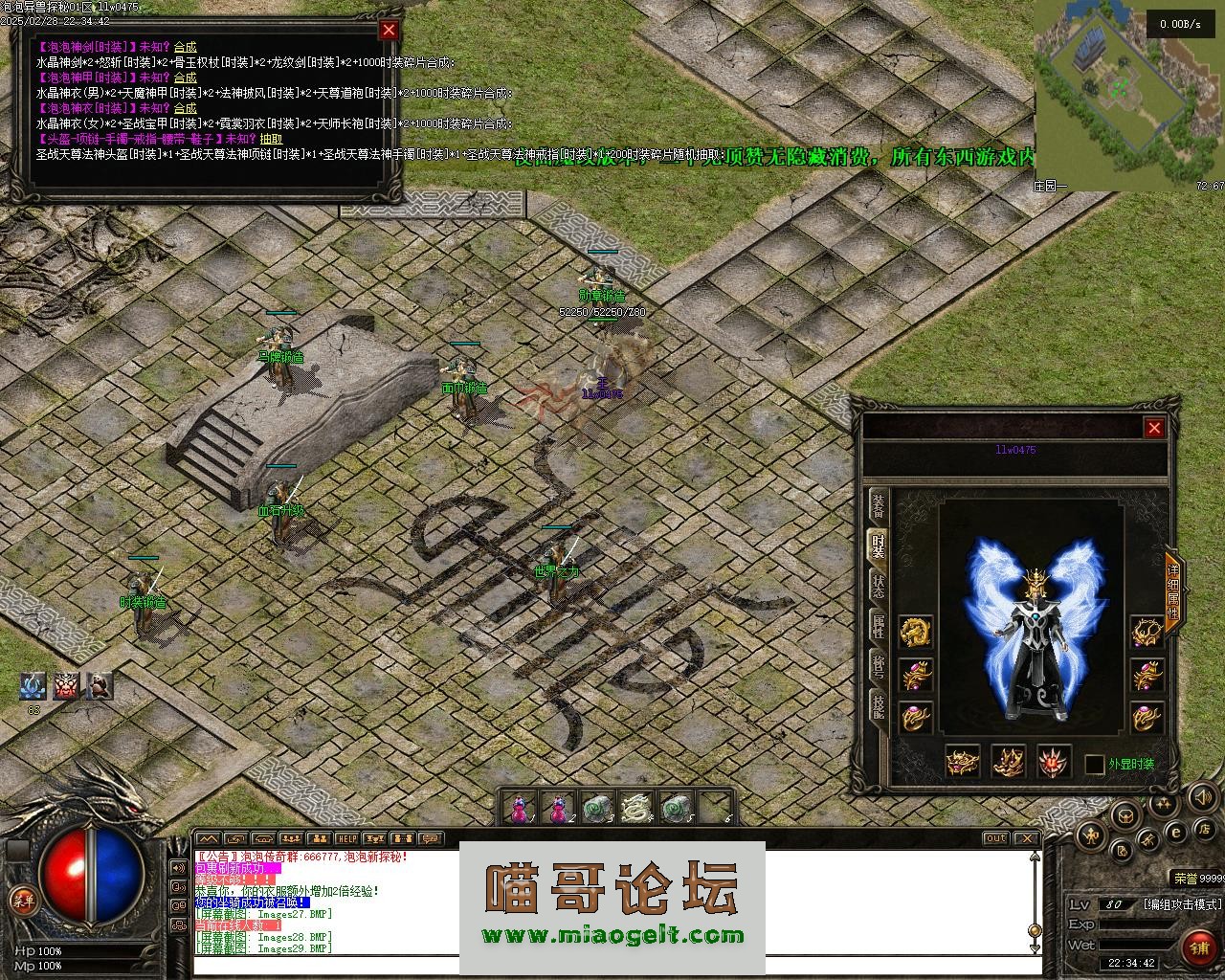Open the red 铺 stall button

[1198, 948]
